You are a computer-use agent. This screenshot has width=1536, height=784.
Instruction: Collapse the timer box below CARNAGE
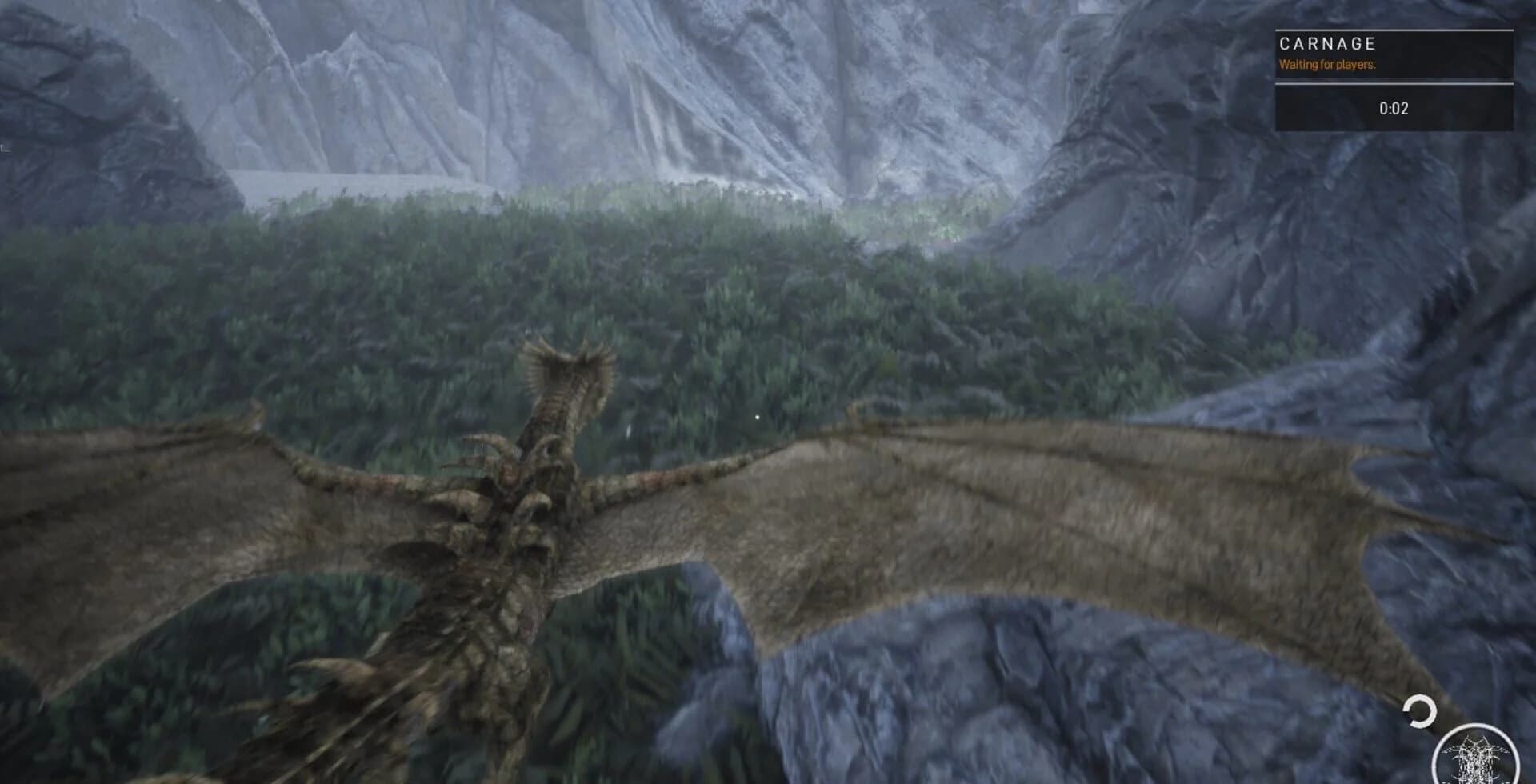[x=1396, y=106]
